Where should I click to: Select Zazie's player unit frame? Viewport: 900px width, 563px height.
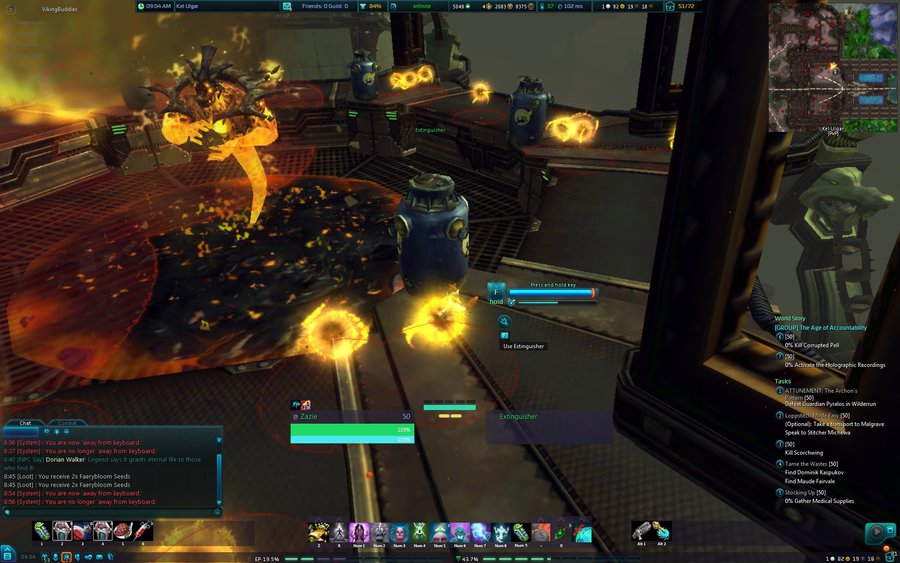coord(351,427)
